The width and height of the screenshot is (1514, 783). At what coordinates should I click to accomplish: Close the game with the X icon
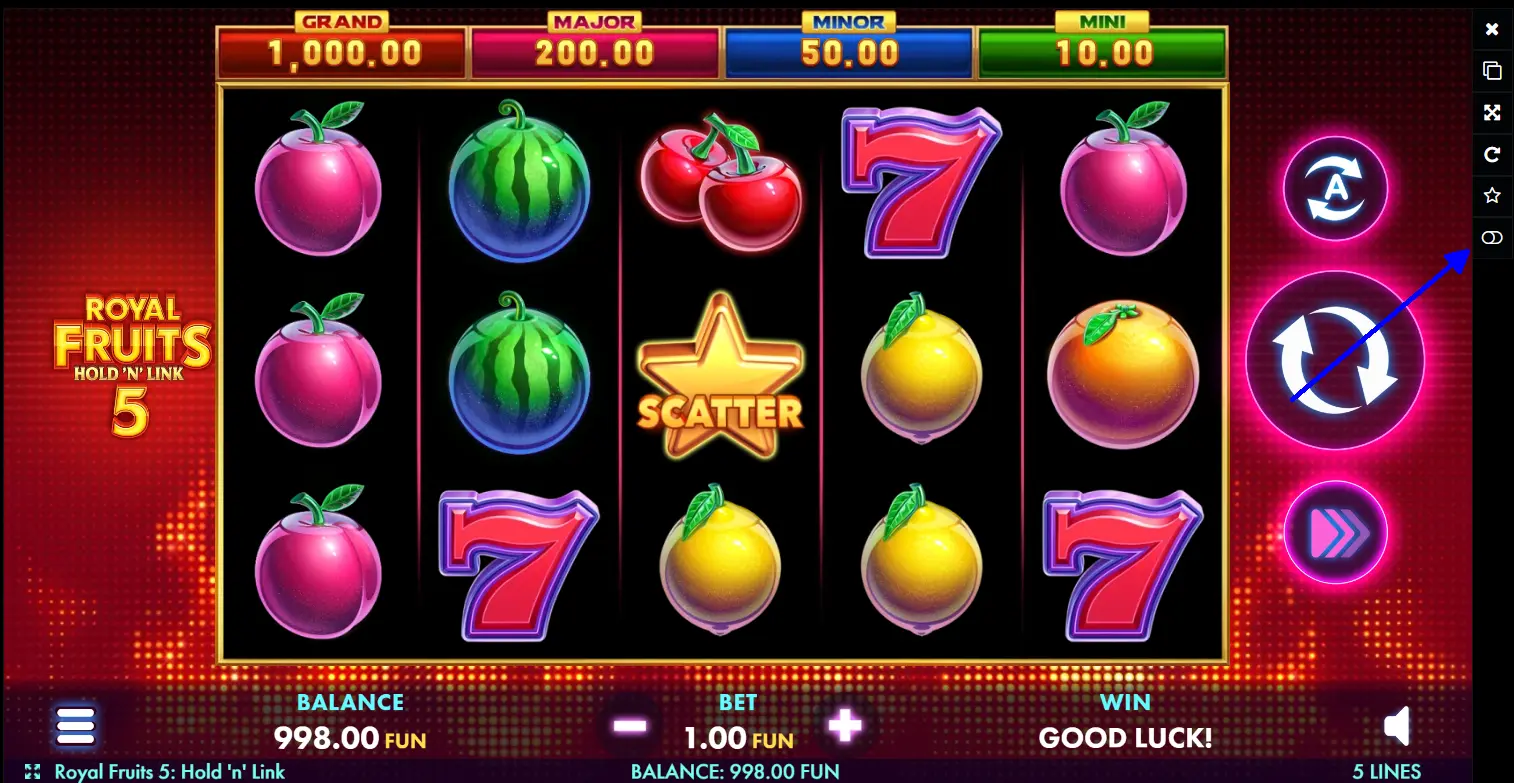(x=1492, y=29)
